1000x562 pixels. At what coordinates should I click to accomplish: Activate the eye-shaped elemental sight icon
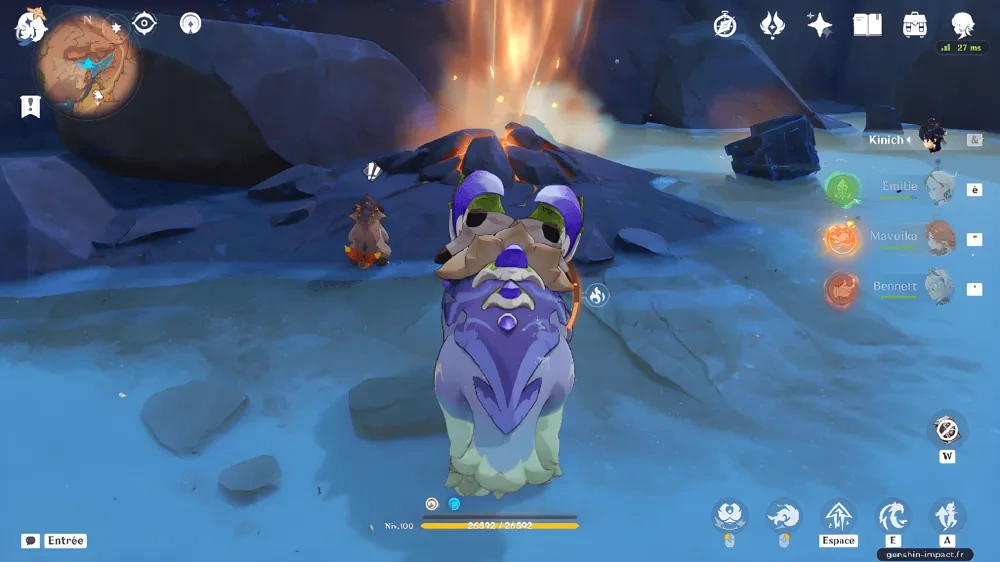tap(145, 23)
